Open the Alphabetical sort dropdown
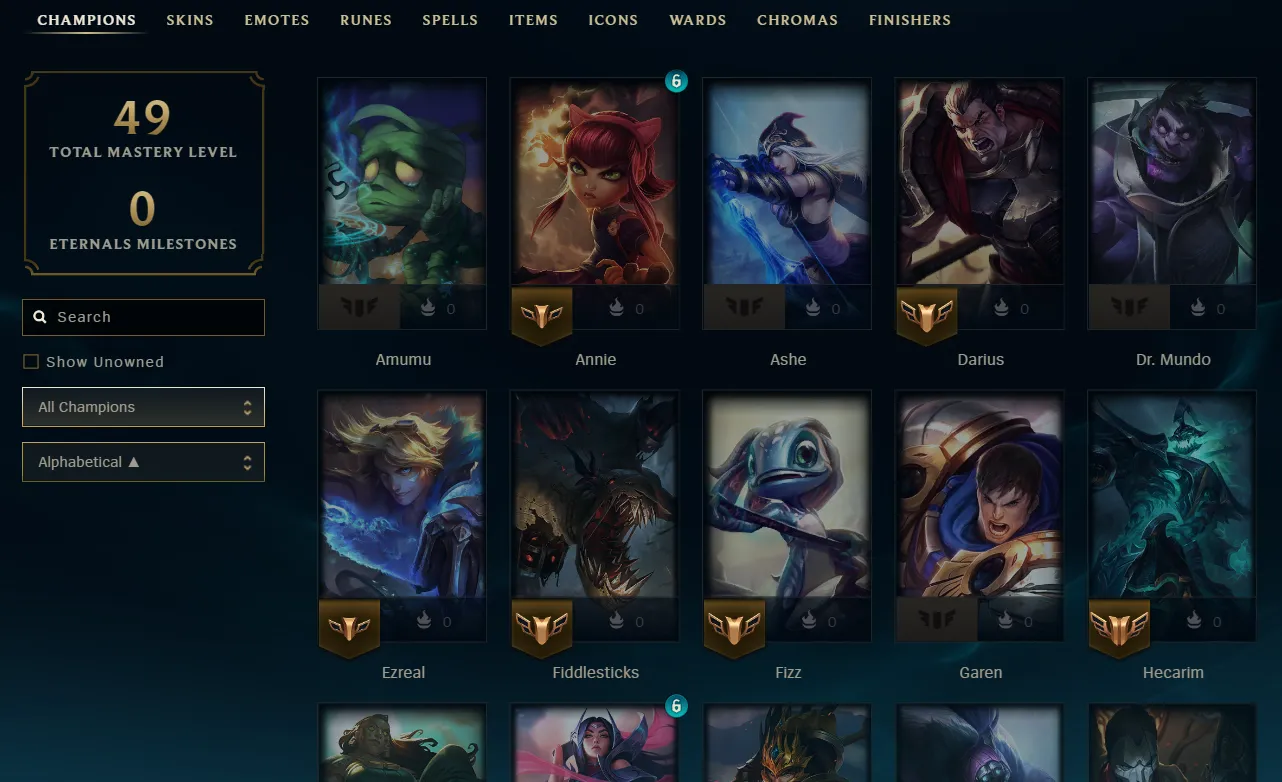1282x782 pixels. click(143, 462)
